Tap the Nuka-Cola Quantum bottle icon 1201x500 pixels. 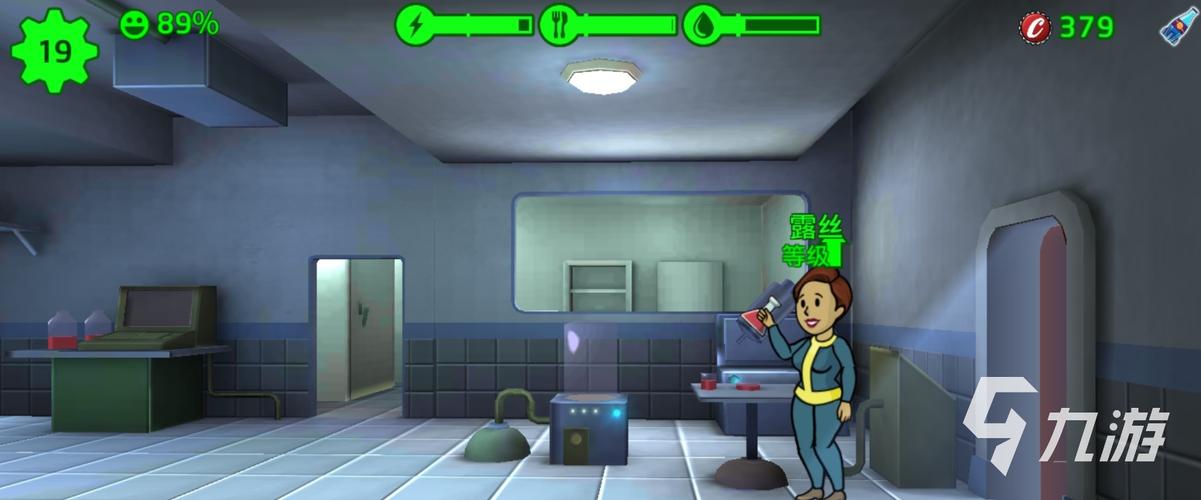coord(1178,25)
